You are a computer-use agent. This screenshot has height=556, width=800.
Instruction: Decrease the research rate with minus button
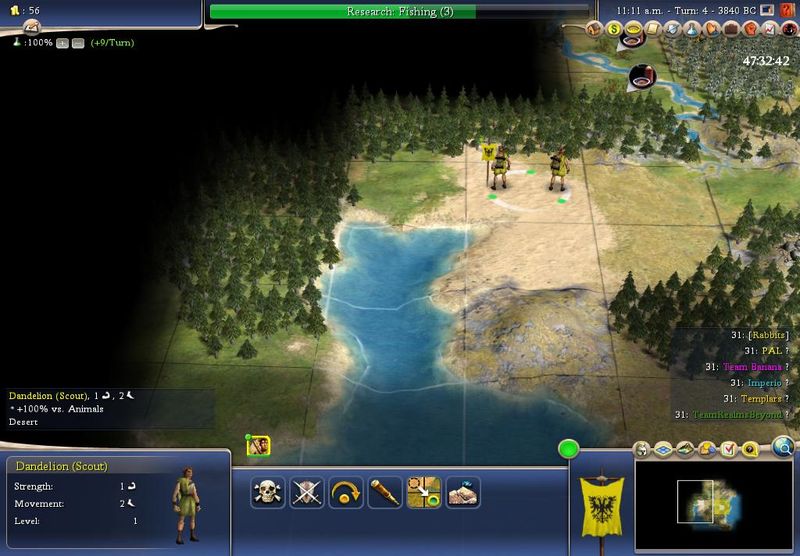pyautogui.click(x=77, y=43)
